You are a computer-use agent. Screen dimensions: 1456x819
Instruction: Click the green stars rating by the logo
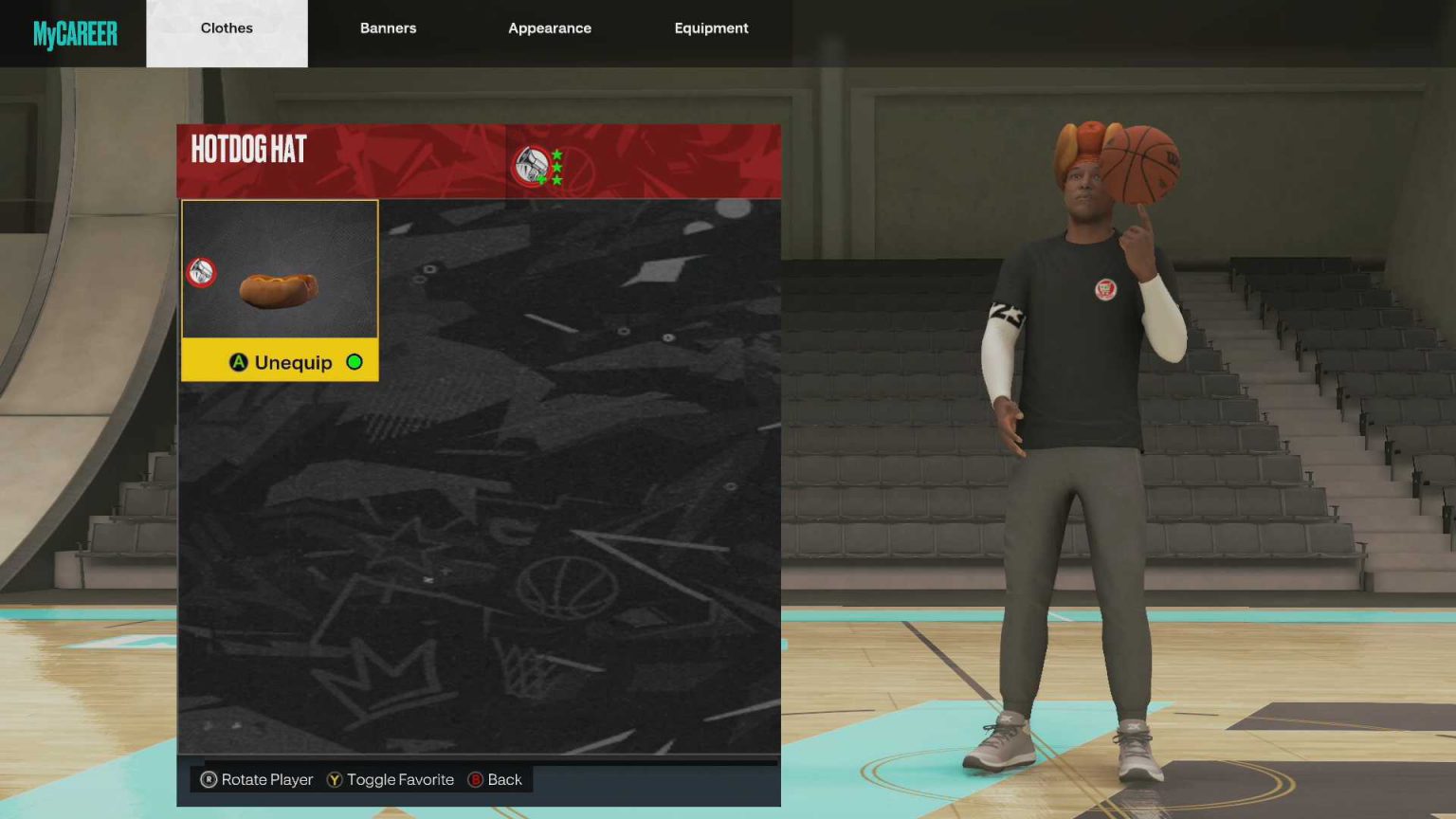[557, 166]
